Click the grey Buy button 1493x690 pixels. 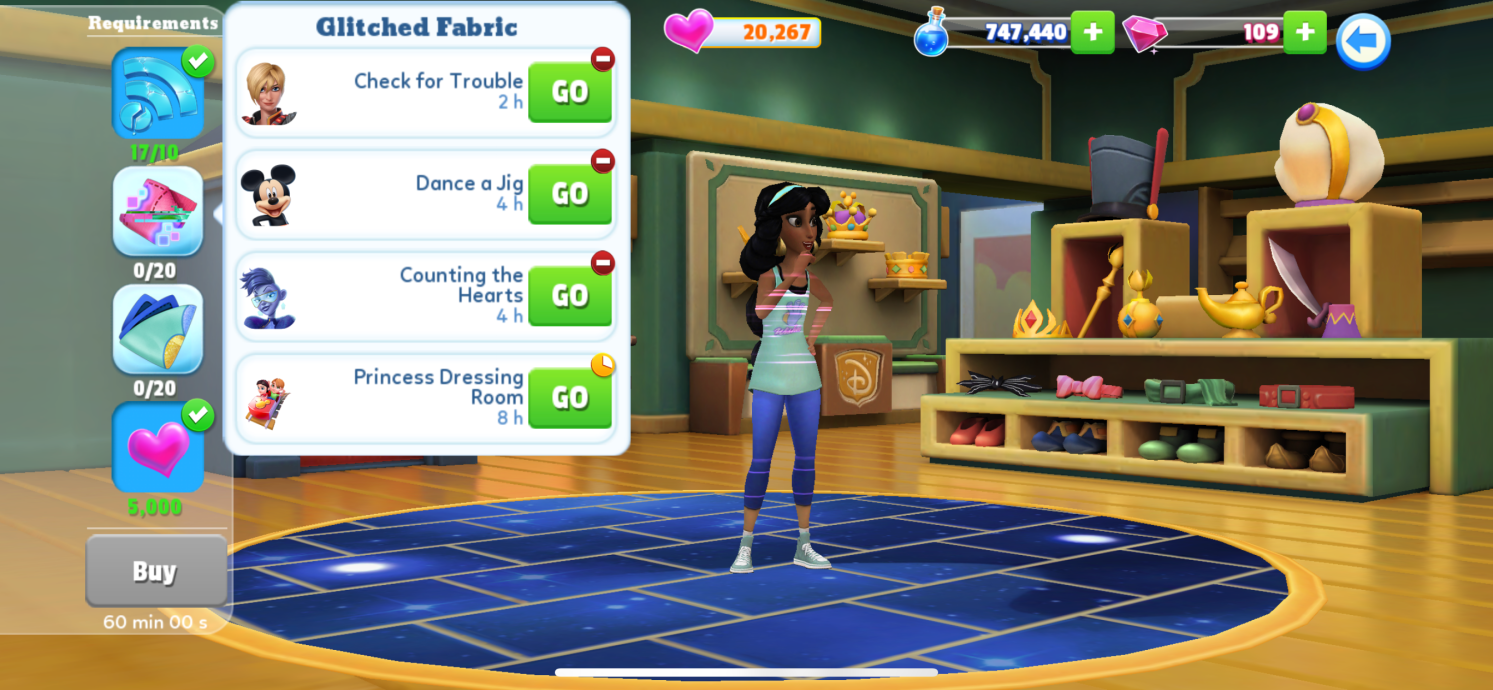tap(155, 571)
